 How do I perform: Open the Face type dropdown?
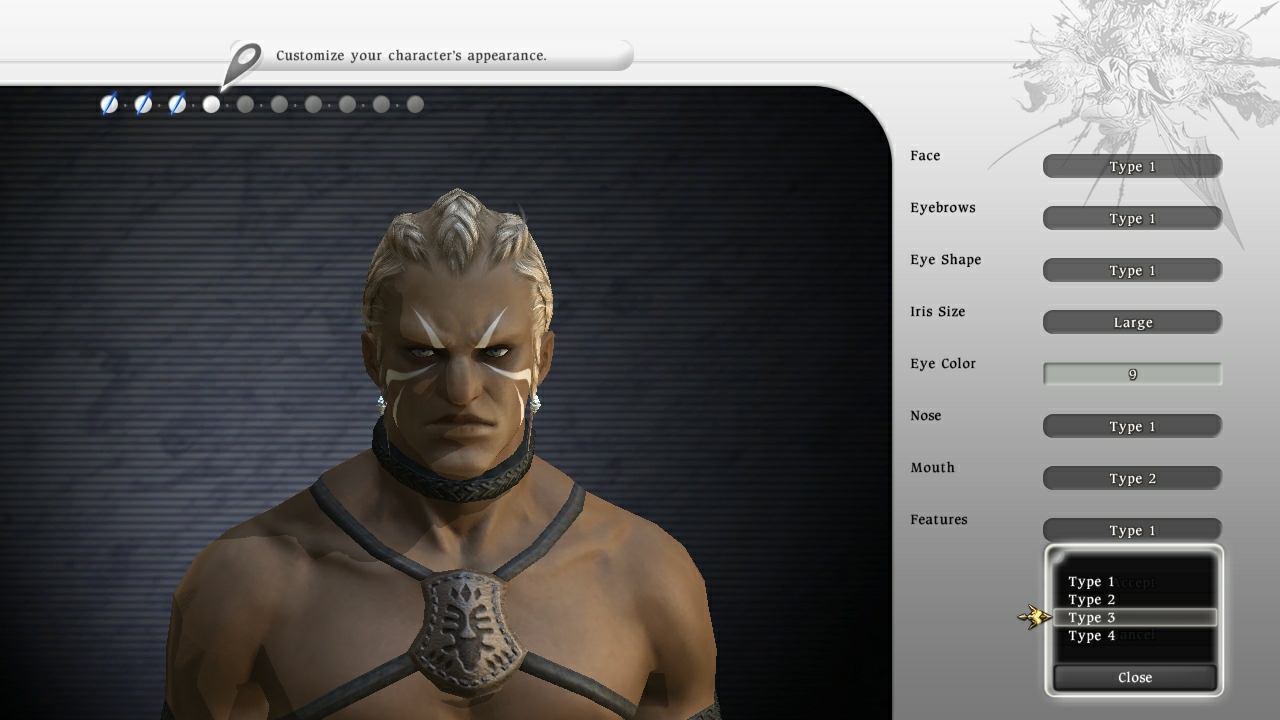point(1131,166)
